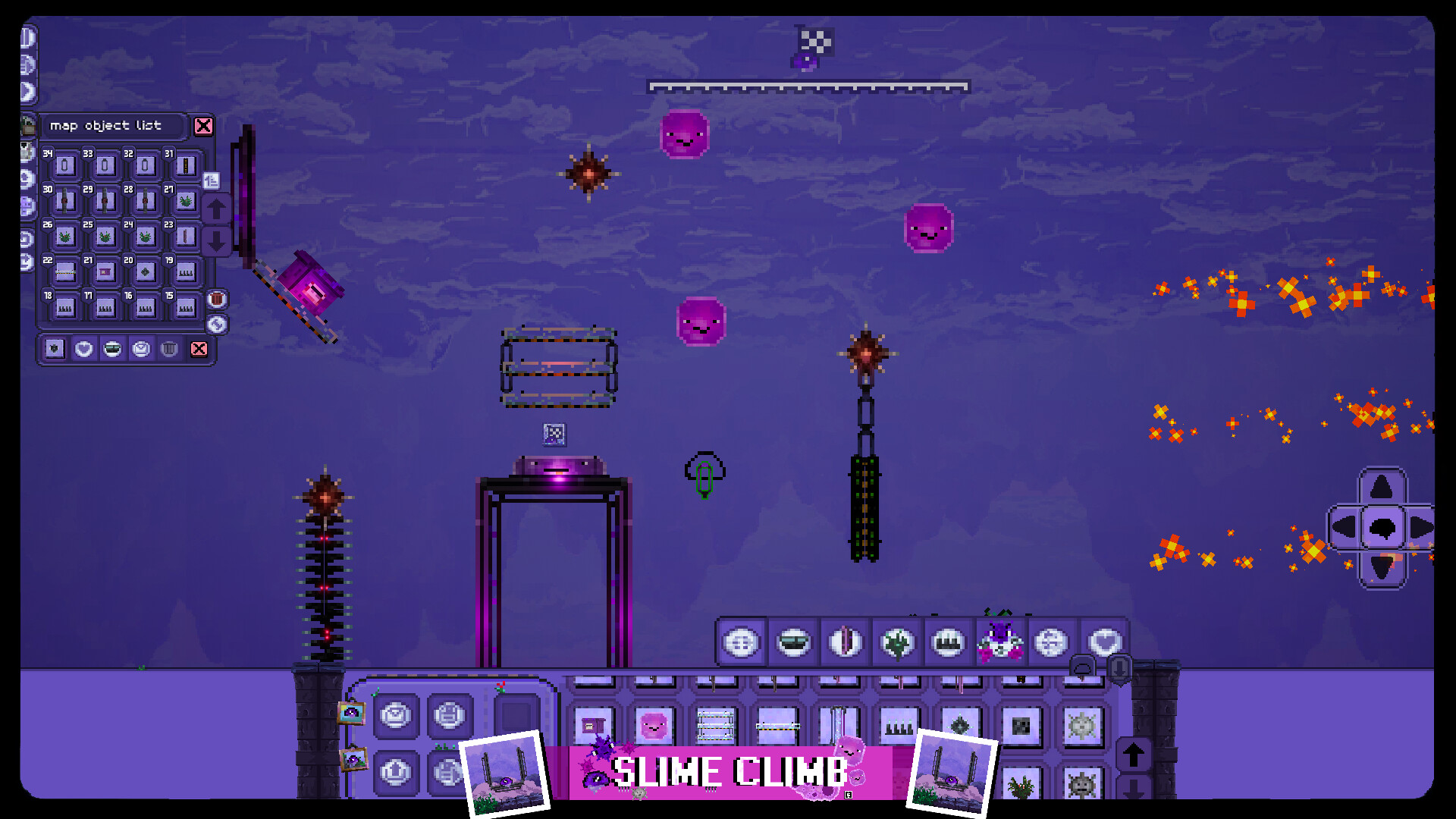Open the plant category tab above the palette

897,642
